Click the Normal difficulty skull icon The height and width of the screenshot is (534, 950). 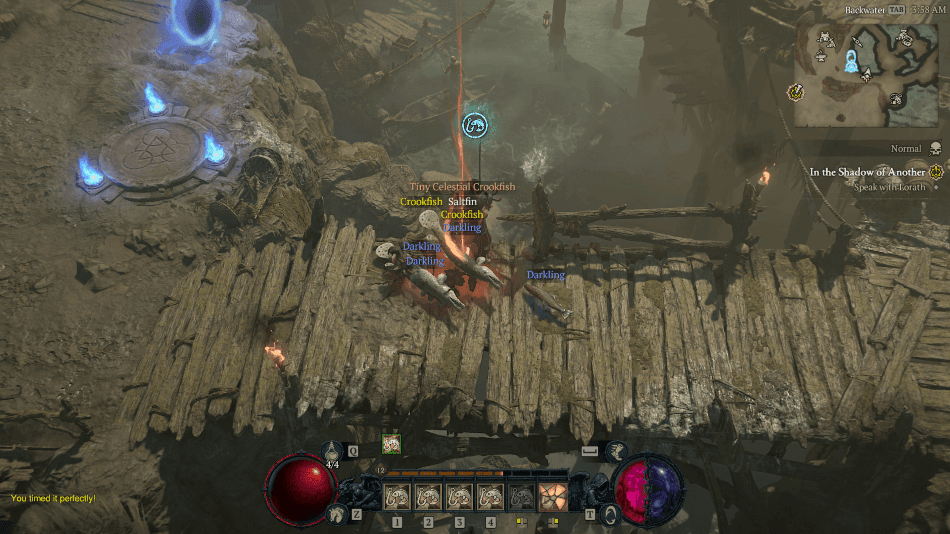[x=936, y=148]
